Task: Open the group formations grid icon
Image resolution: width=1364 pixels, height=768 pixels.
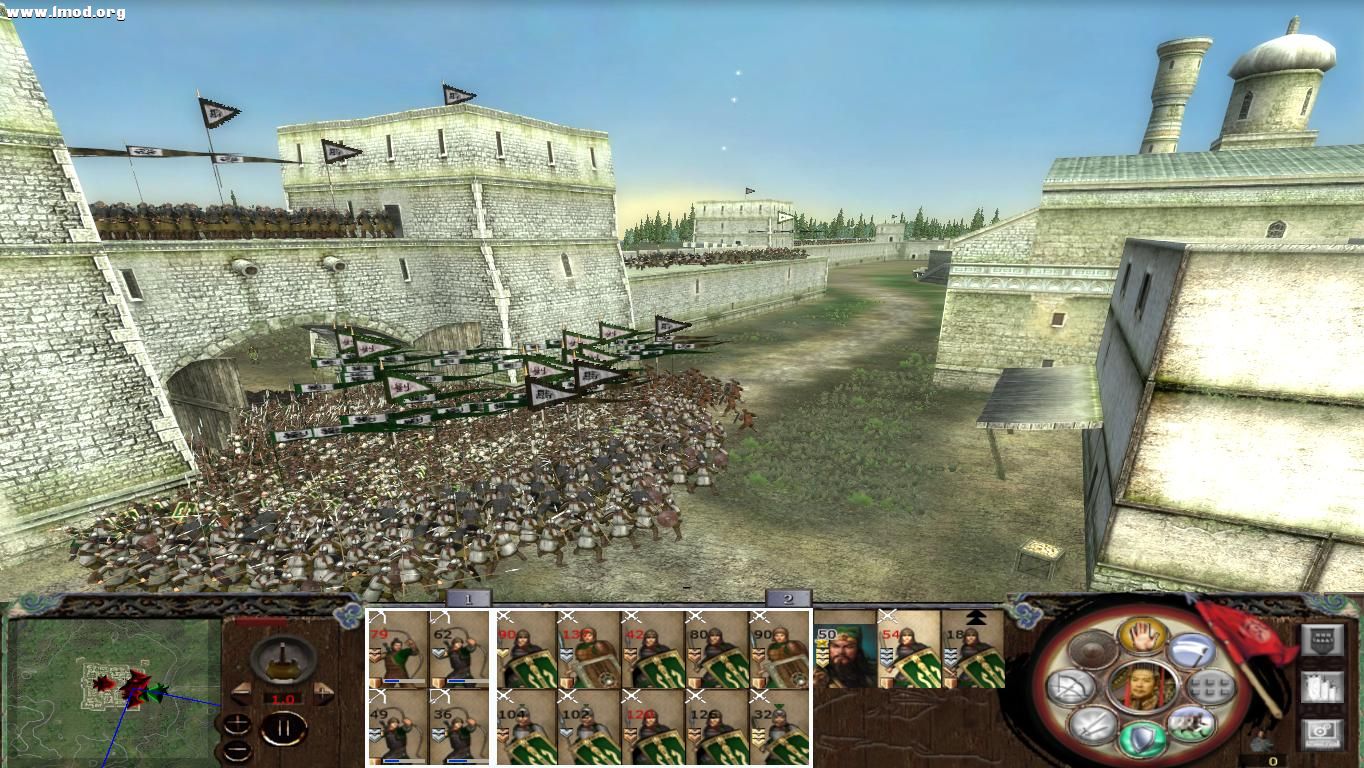Action: pos(1209,687)
